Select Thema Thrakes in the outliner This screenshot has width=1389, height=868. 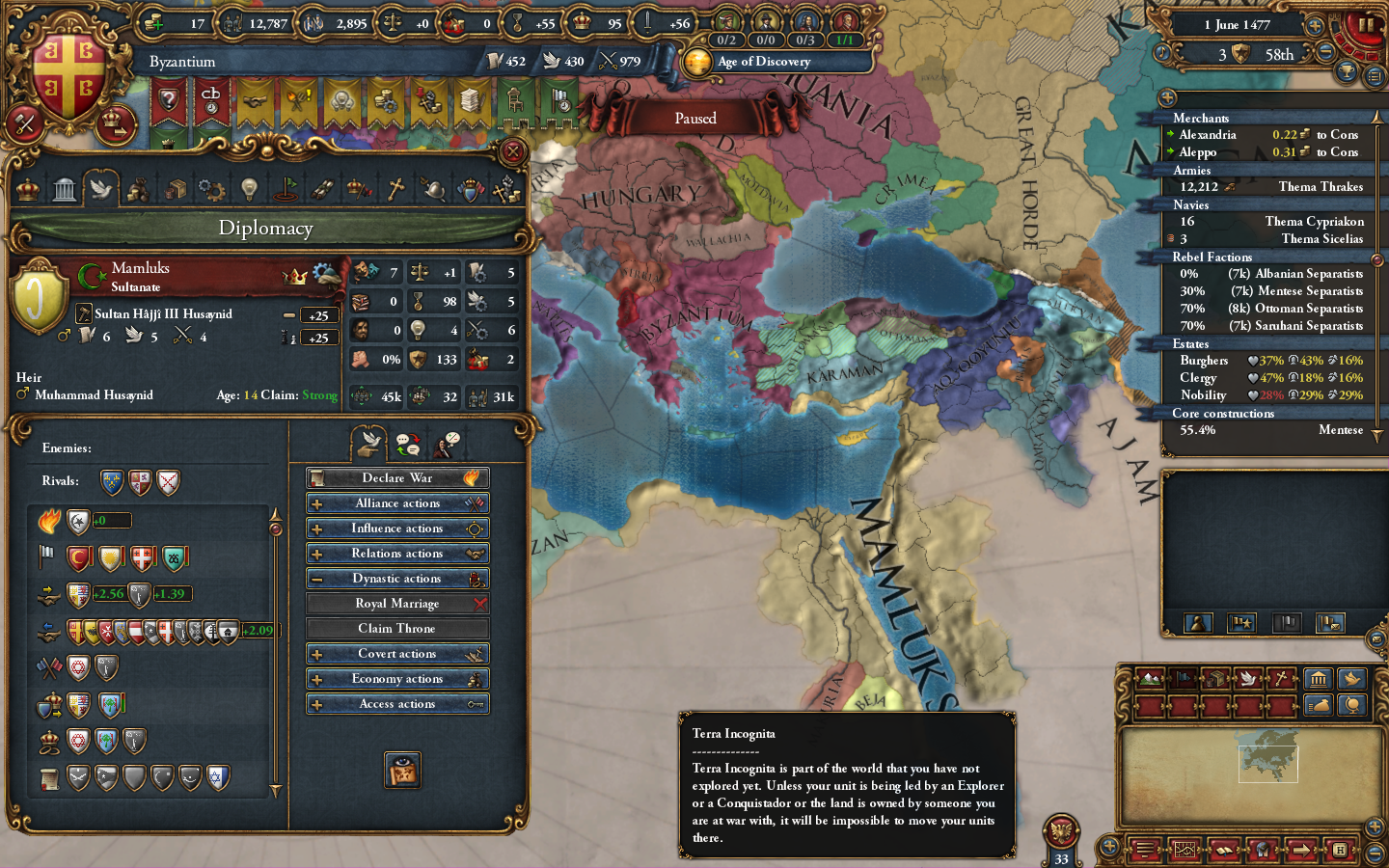tap(1321, 186)
